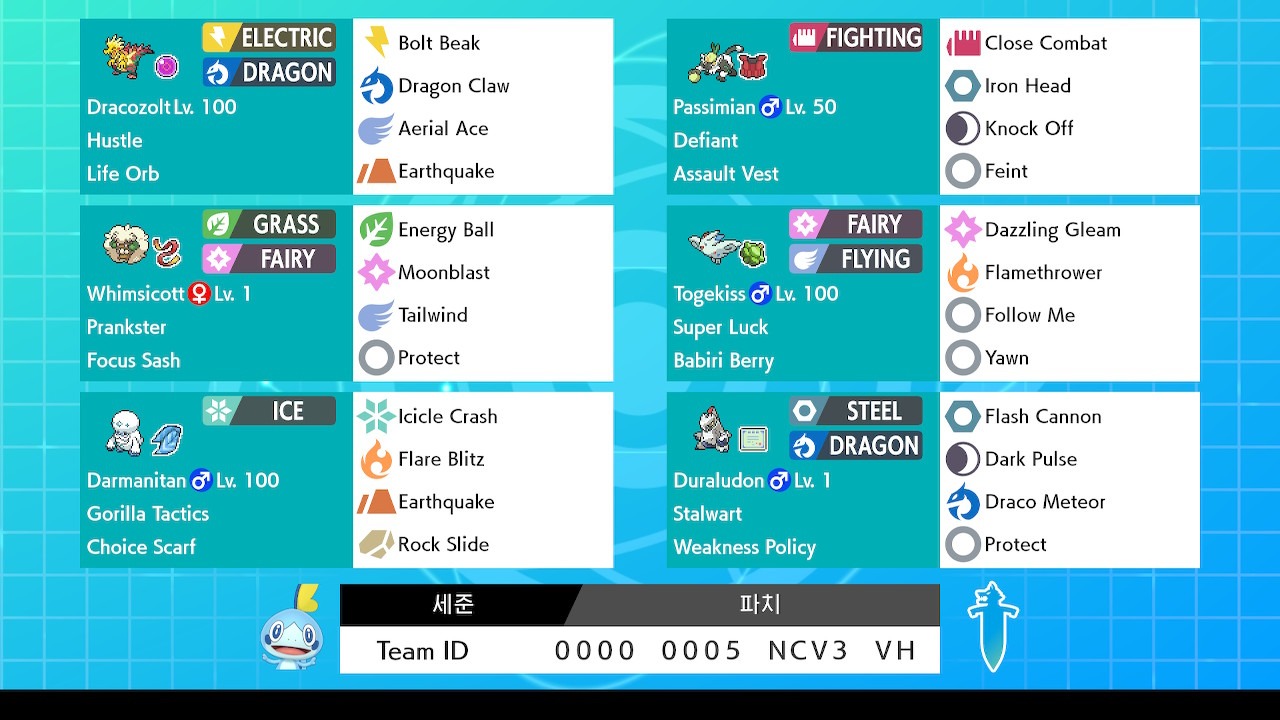Select the Duraludon team card
Screen dimensions: 1280x720
click(x=802, y=480)
